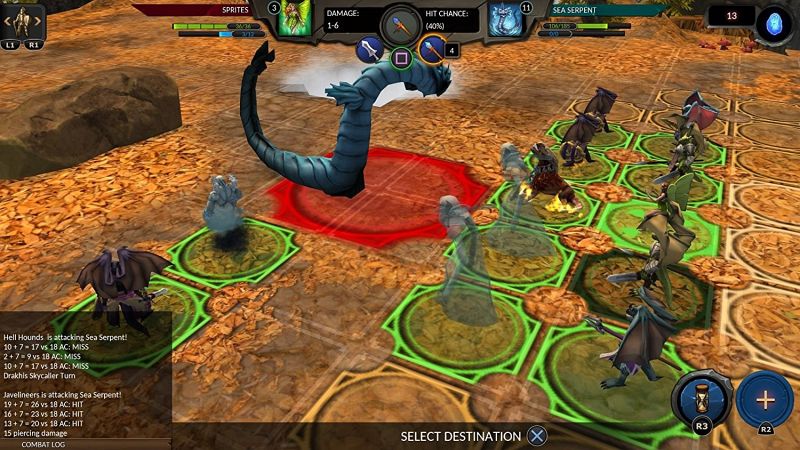Choose the sword melee attack icon
Screen dimensions: 800x450
pyautogui.click(x=371, y=48)
